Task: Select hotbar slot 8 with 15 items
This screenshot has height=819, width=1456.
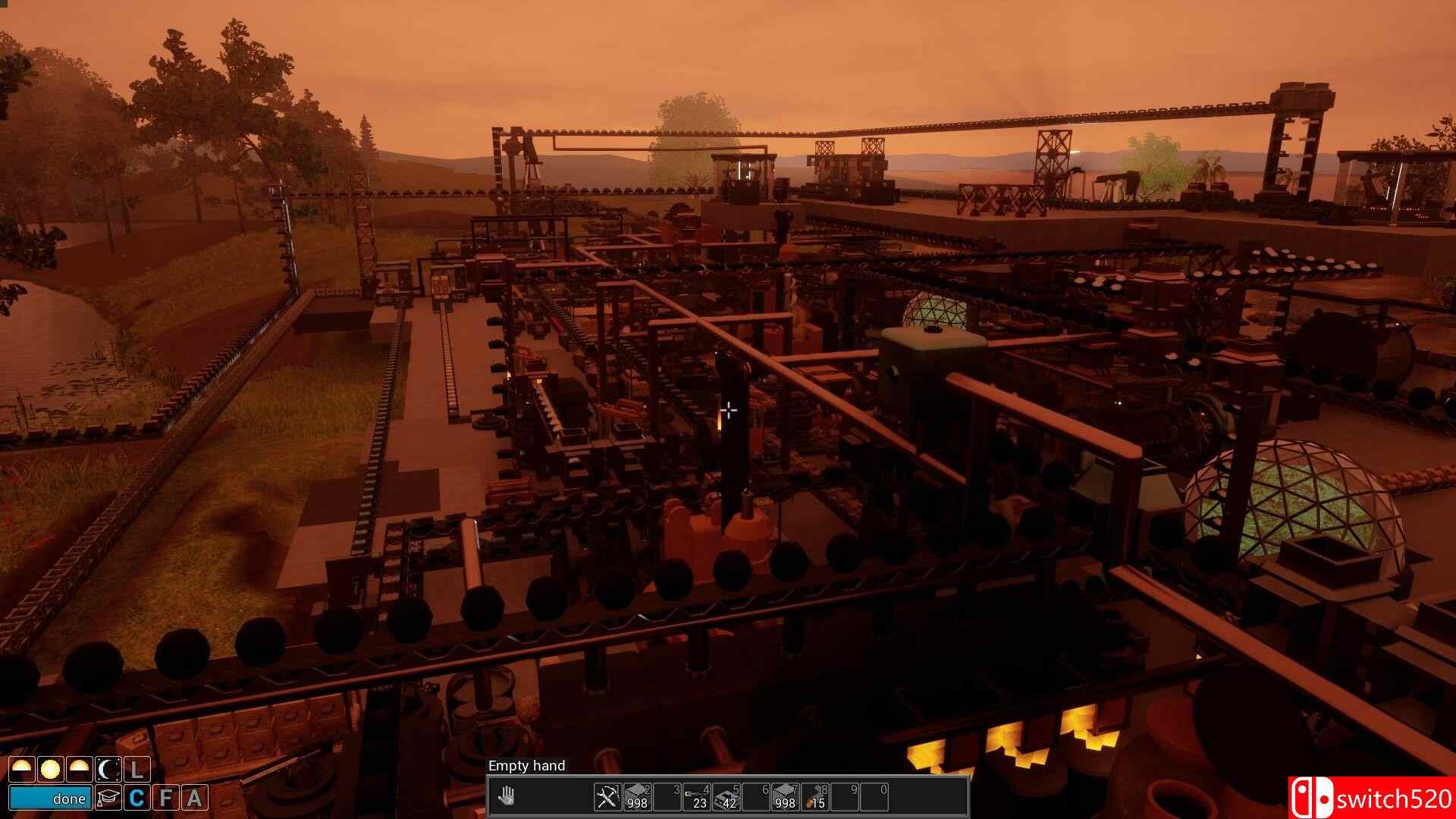Action: (x=815, y=796)
